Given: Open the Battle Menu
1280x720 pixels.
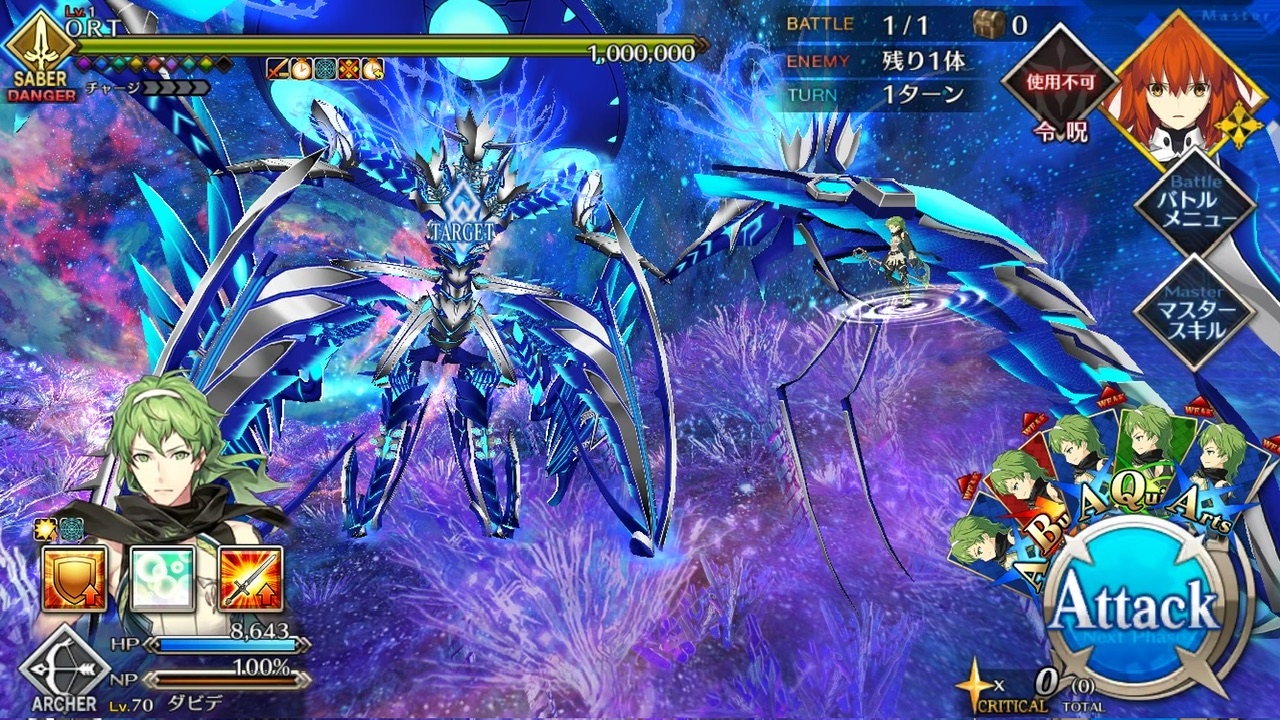Looking at the screenshot, I should pos(1196,207).
